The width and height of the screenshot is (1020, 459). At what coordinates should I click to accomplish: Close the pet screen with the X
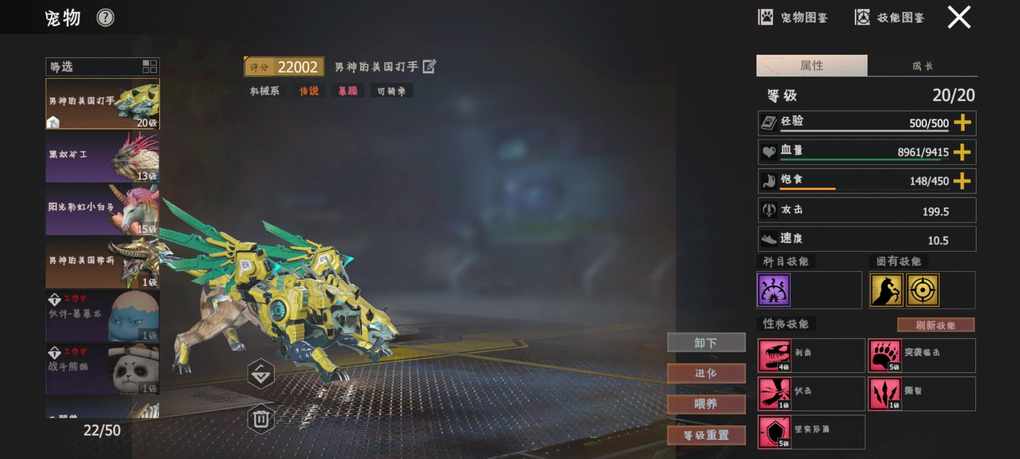click(959, 17)
